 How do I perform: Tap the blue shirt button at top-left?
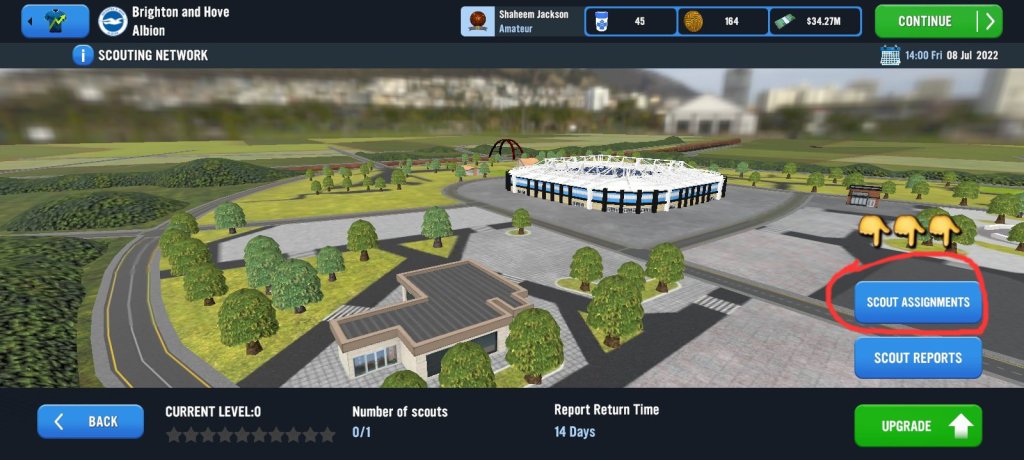pyautogui.click(x=54, y=21)
